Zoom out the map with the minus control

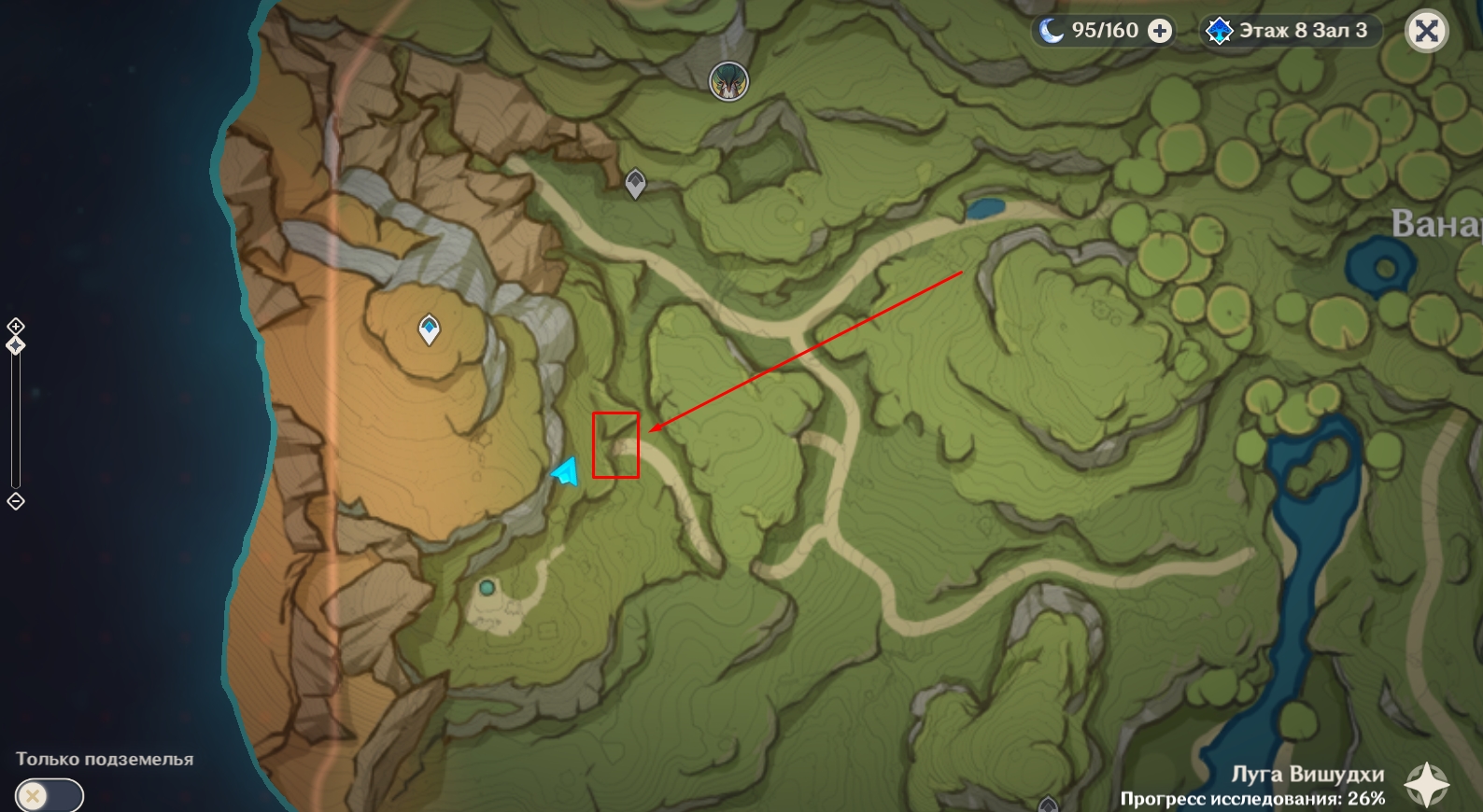(x=16, y=501)
